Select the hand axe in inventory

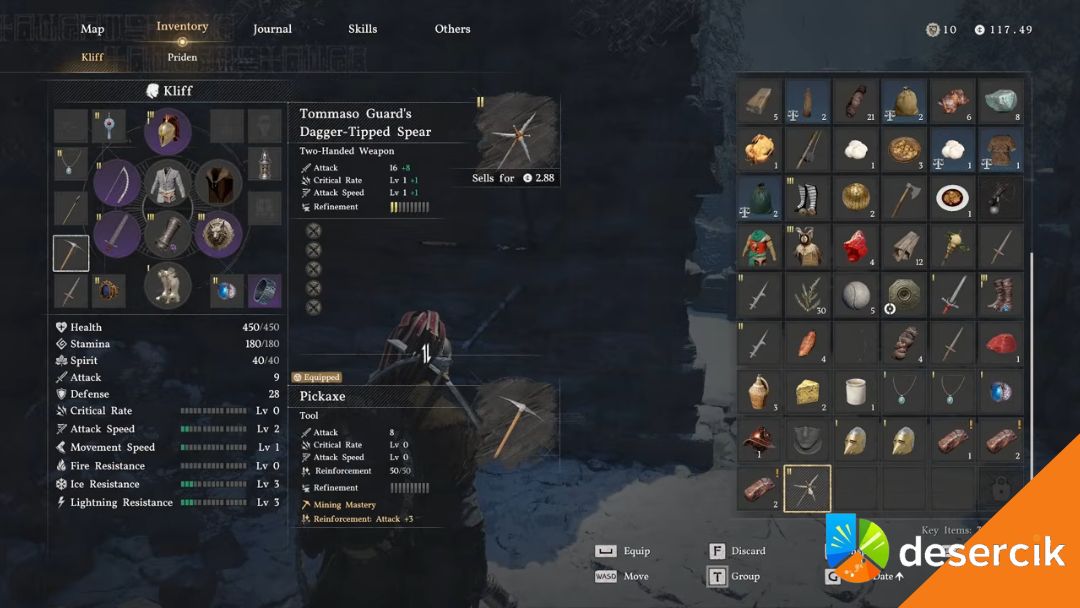[x=904, y=198]
